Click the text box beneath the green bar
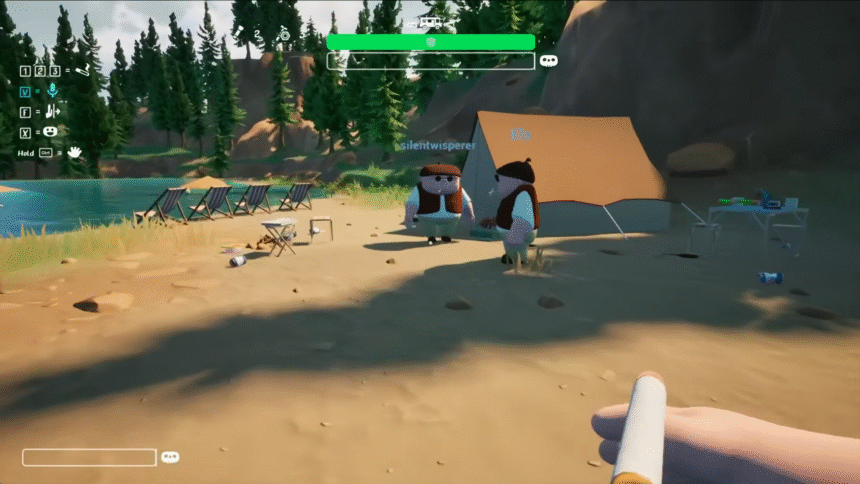This screenshot has width=860, height=484. (430, 61)
